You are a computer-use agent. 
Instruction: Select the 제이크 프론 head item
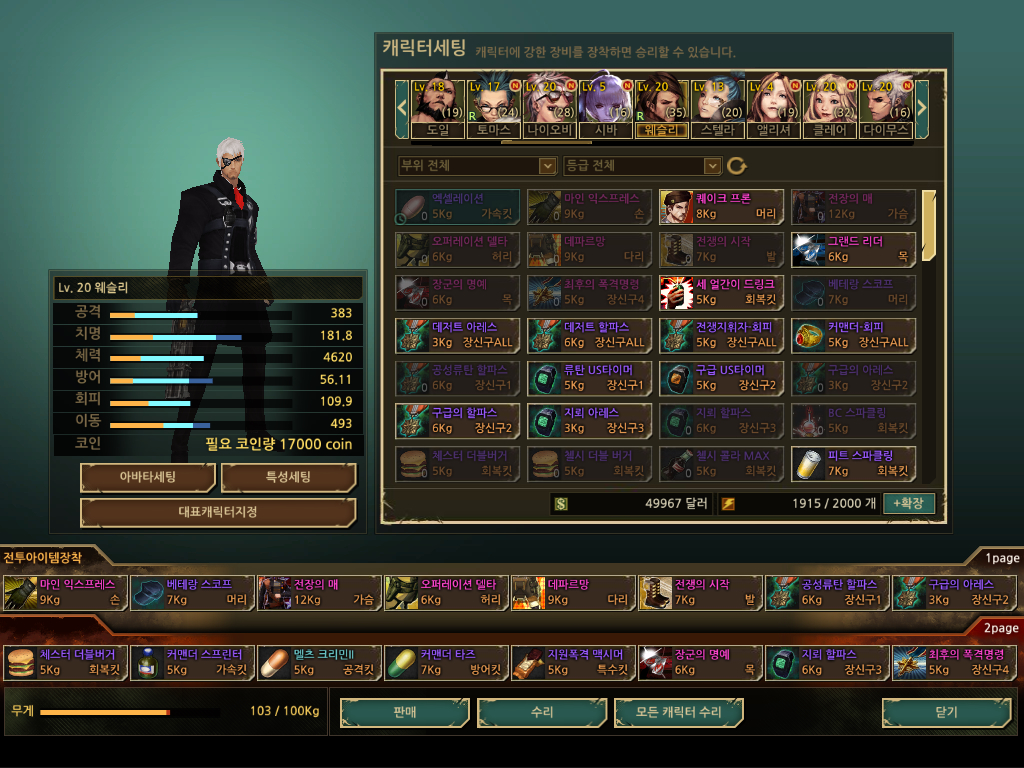click(721, 207)
